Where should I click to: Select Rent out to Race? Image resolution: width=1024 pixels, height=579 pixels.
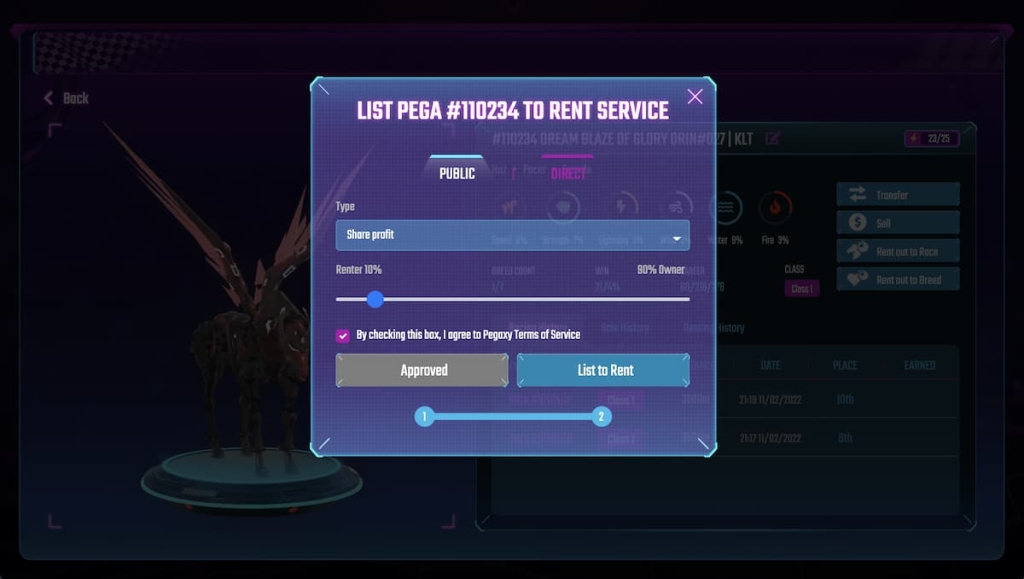tap(897, 251)
